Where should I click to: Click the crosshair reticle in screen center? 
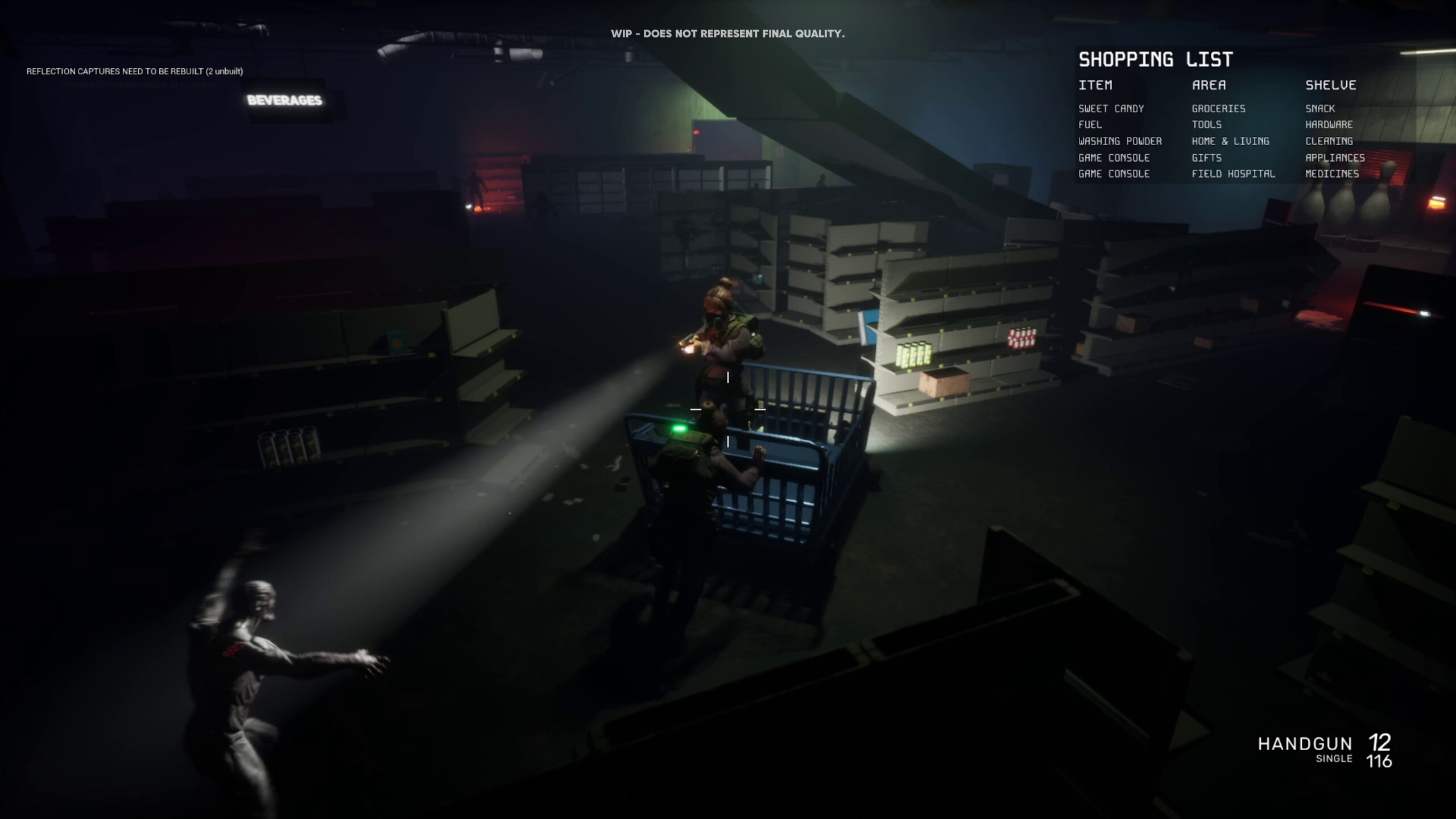(x=728, y=409)
